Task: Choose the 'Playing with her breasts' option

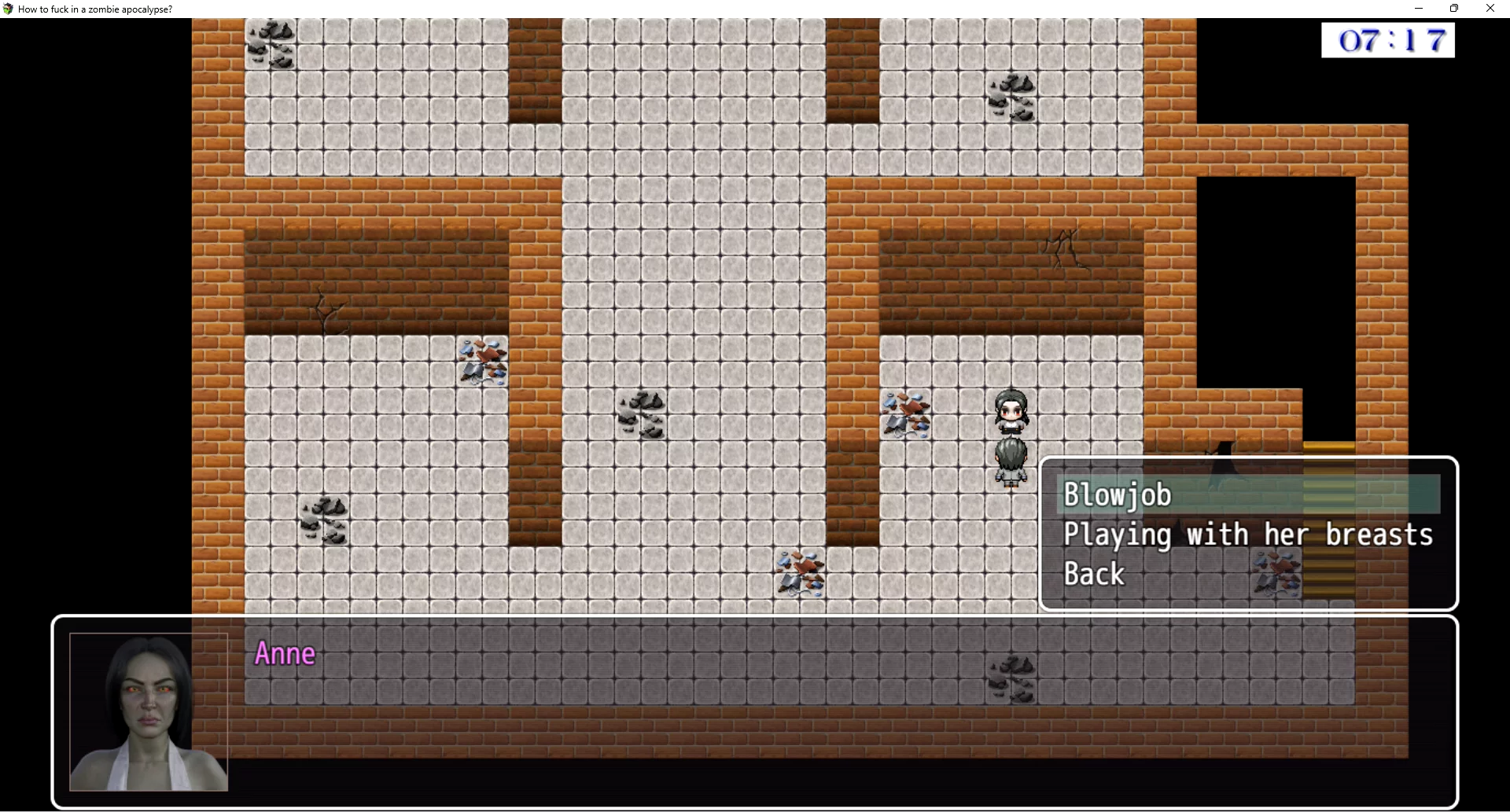Action: pos(1247,535)
